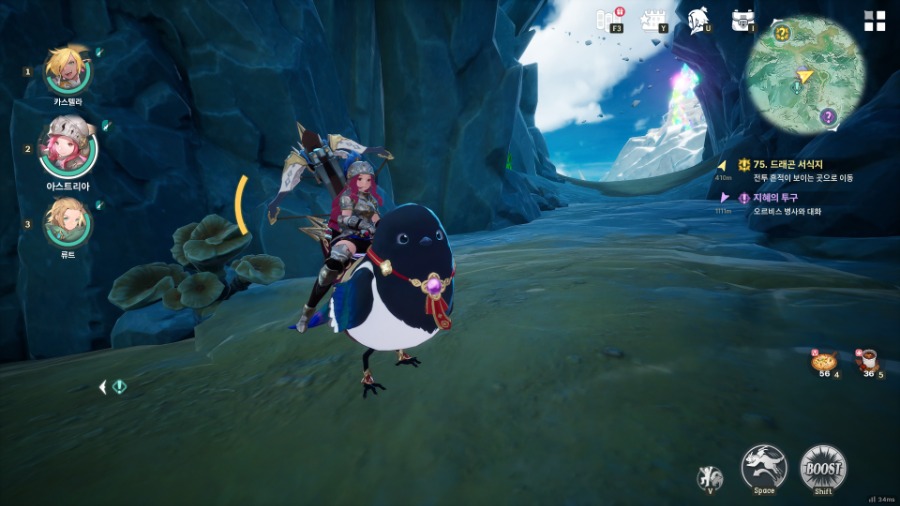Use the hot drink cup item
This screenshot has height=506, width=900.
pyautogui.click(x=867, y=361)
